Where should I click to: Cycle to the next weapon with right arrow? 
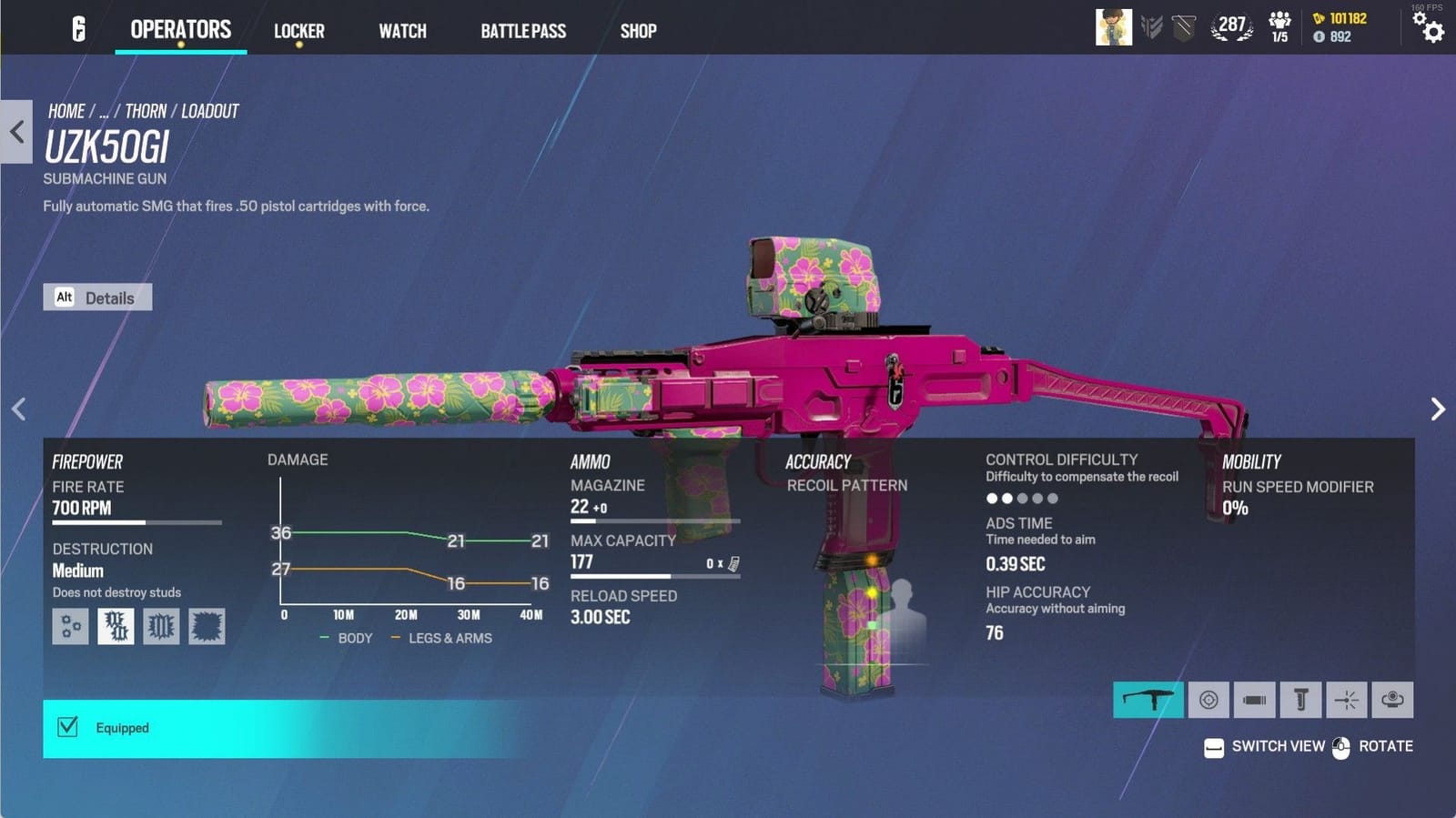pyautogui.click(x=1438, y=409)
